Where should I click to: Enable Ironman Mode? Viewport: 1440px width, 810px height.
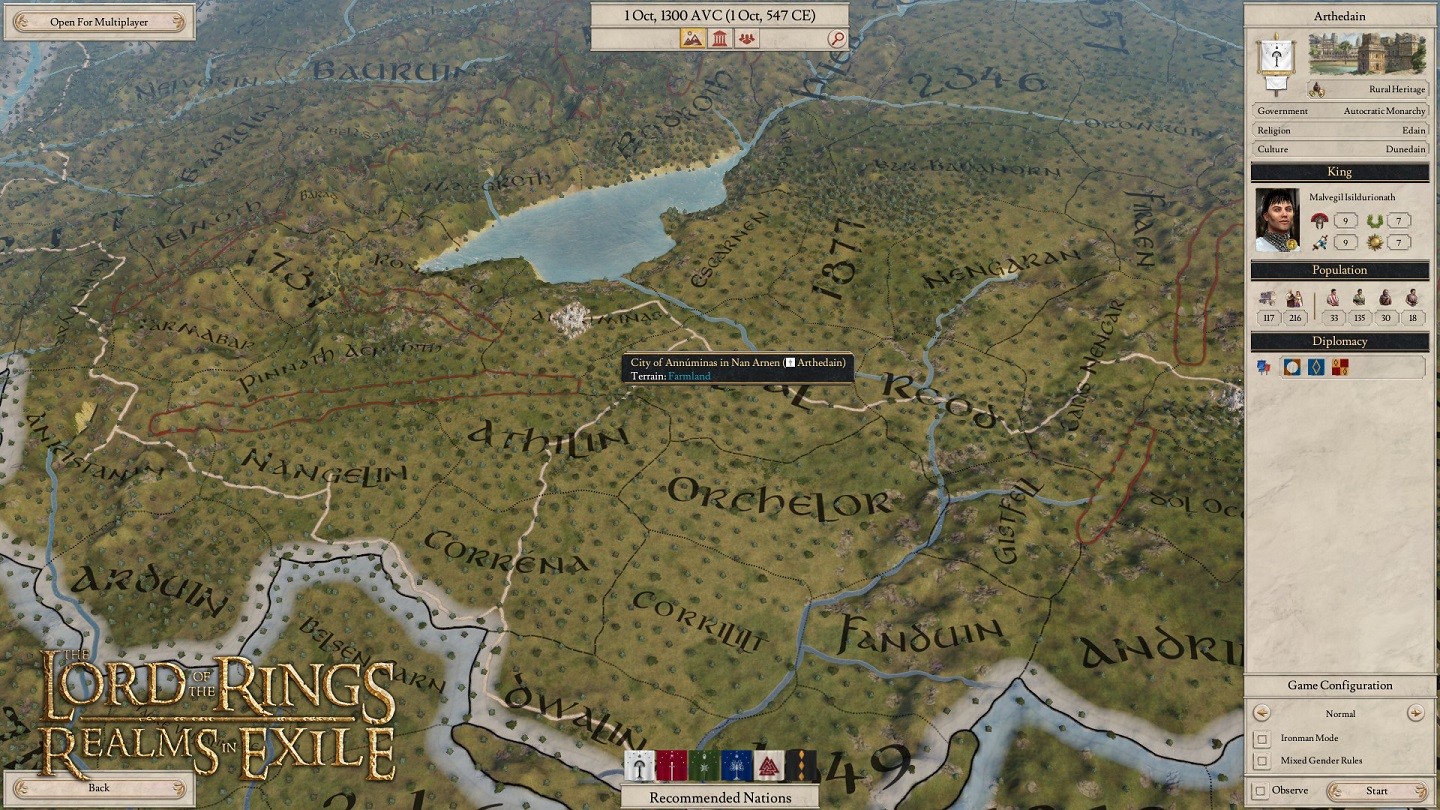coord(1263,739)
